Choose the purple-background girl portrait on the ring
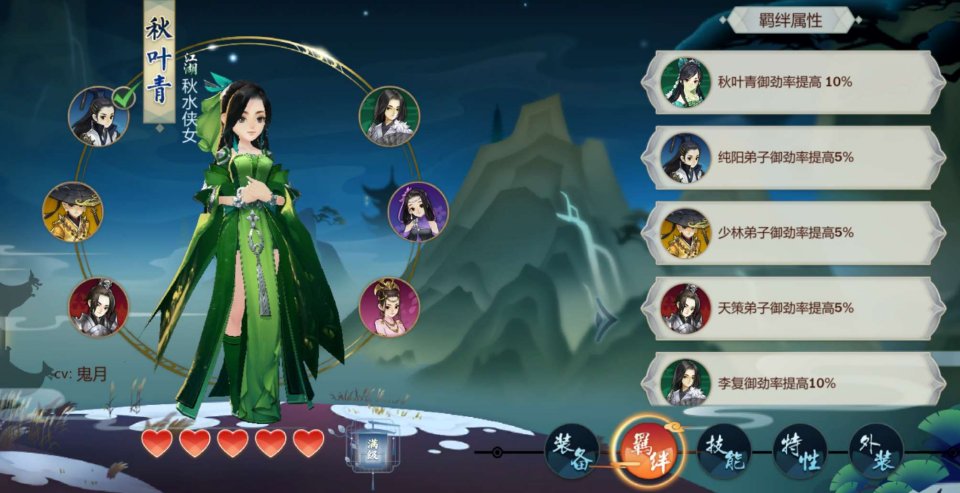Viewport: 960px width, 493px height. pyautogui.click(x=417, y=211)
